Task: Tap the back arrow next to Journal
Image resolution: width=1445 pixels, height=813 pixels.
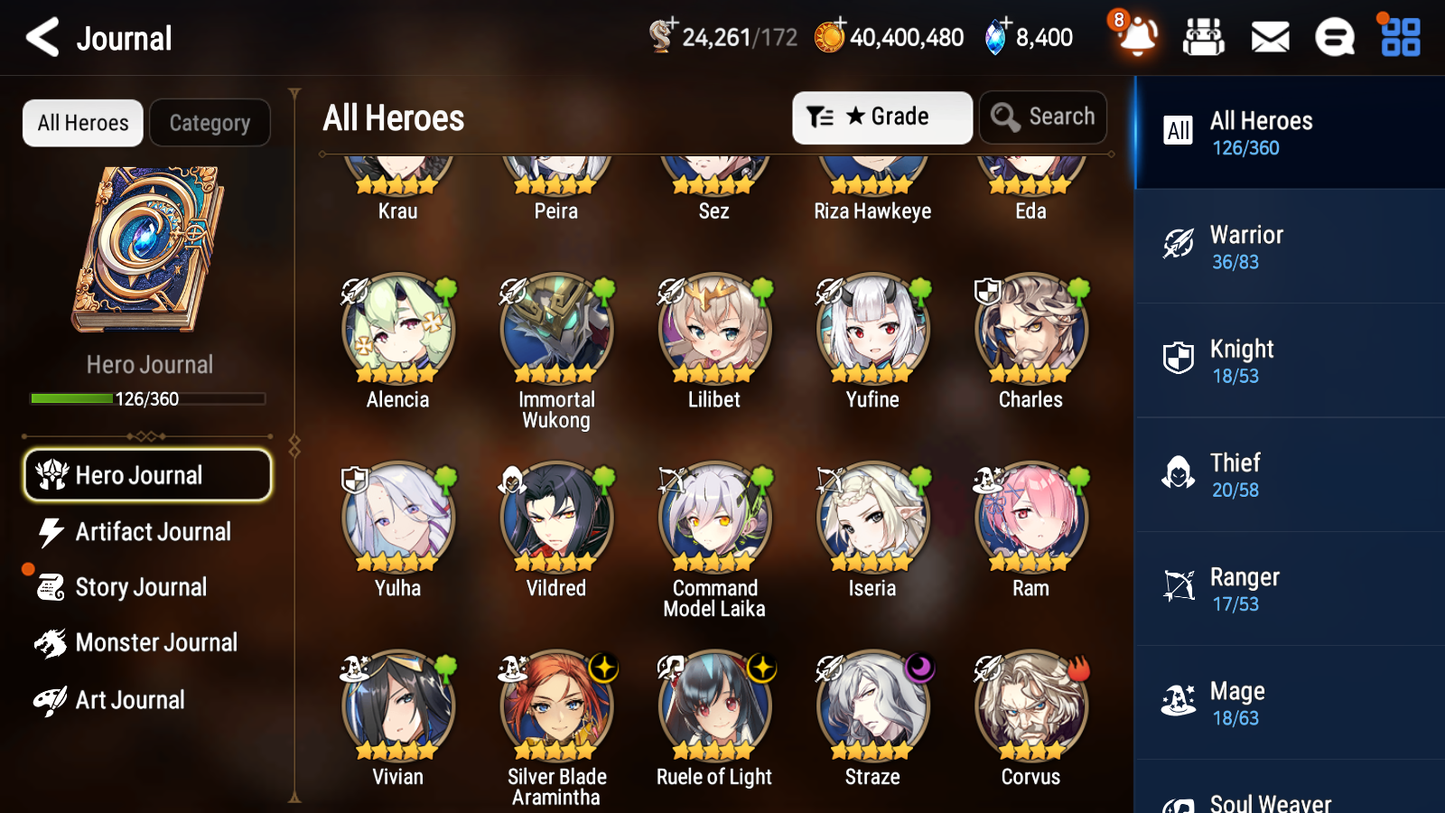Action: point(40,36)
